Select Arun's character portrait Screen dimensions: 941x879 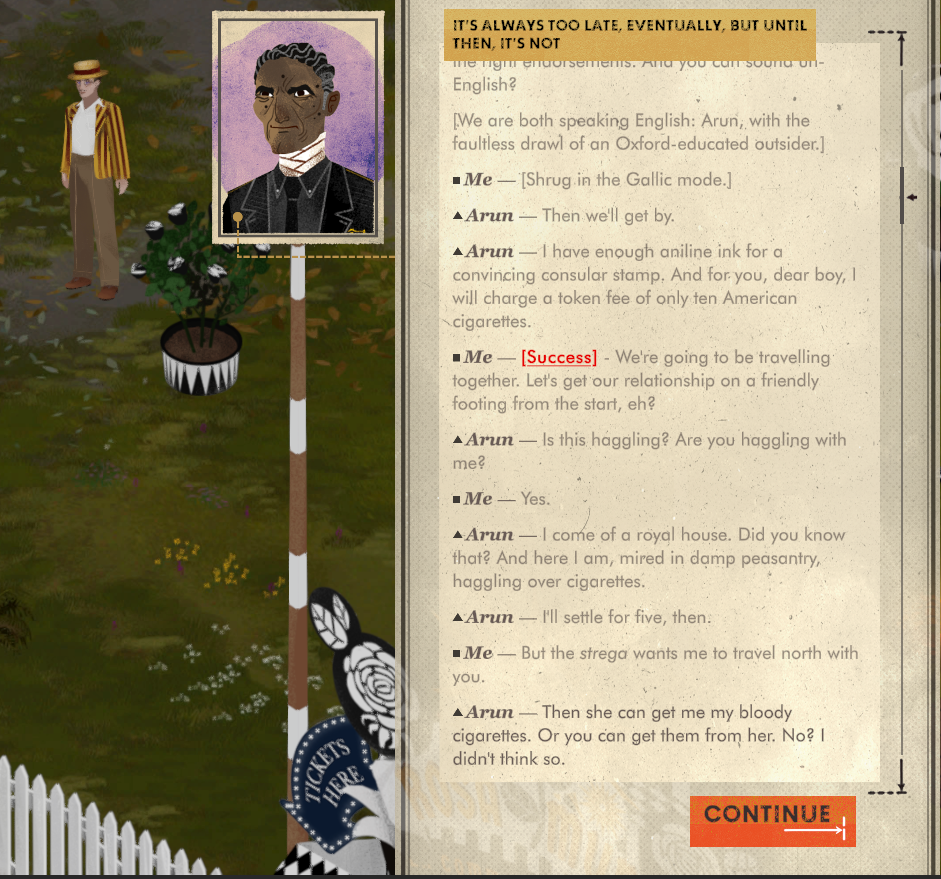pos(297,128)
